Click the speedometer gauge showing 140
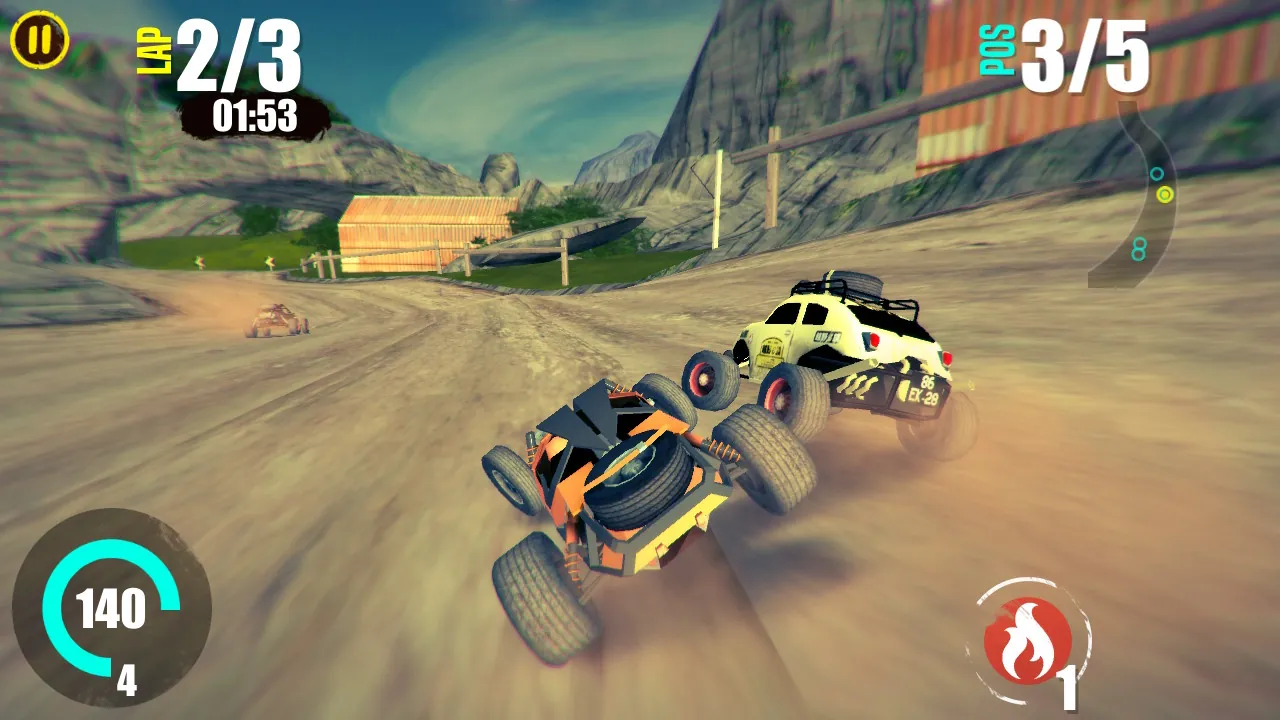1280x720 pixels. (110, 607)
